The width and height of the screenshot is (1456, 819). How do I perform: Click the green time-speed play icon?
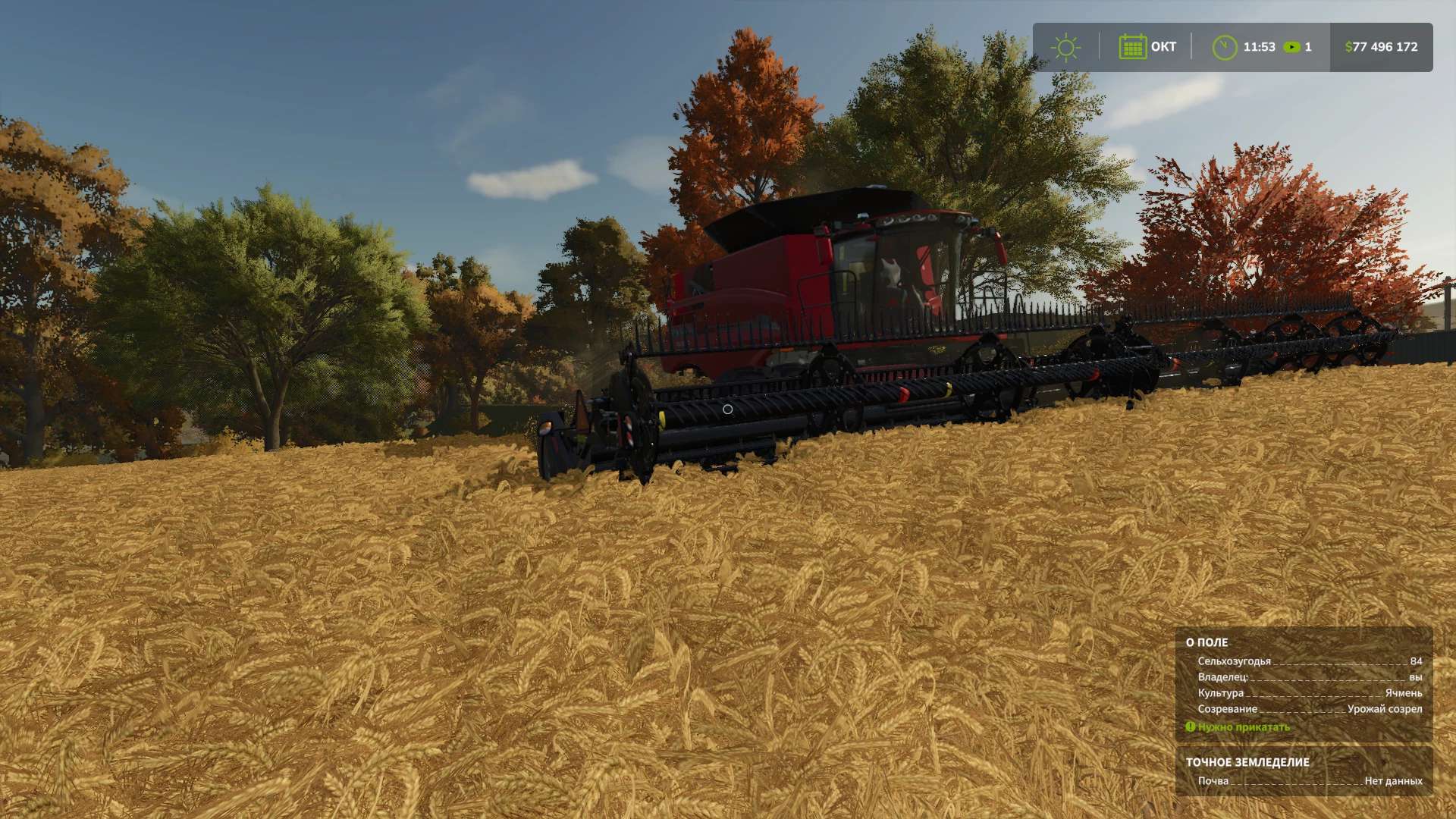1291,47
